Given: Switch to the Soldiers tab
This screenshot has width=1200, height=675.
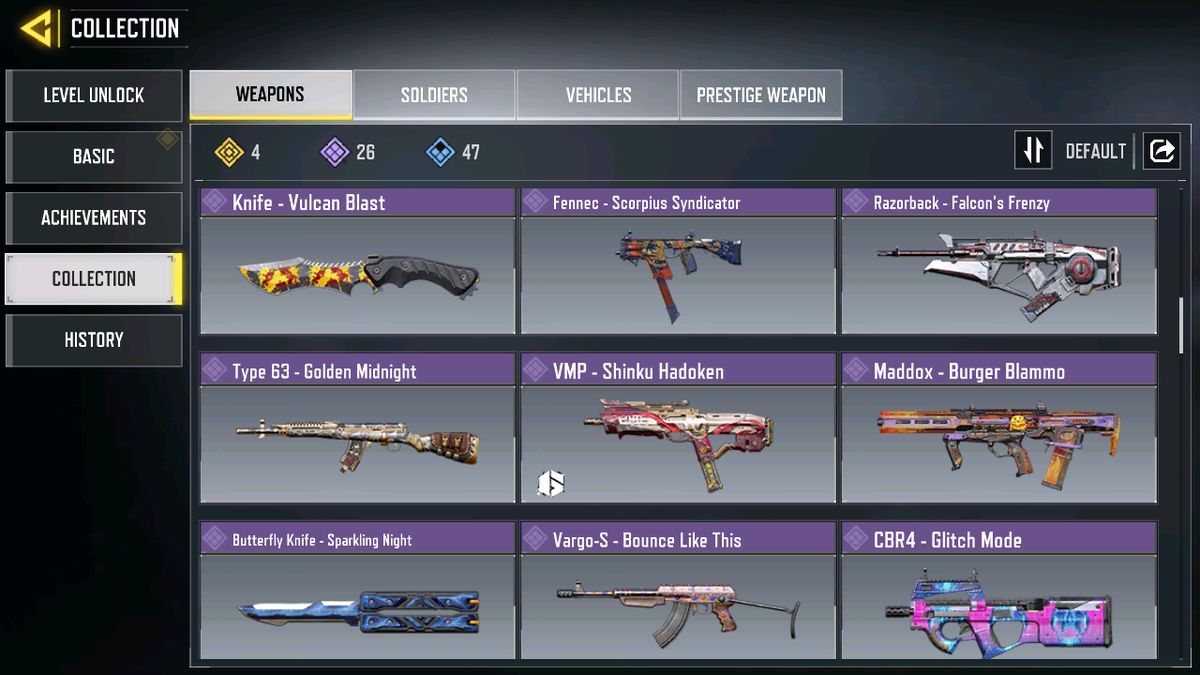Looking at the screenshot, I should [x=434, y=95].
